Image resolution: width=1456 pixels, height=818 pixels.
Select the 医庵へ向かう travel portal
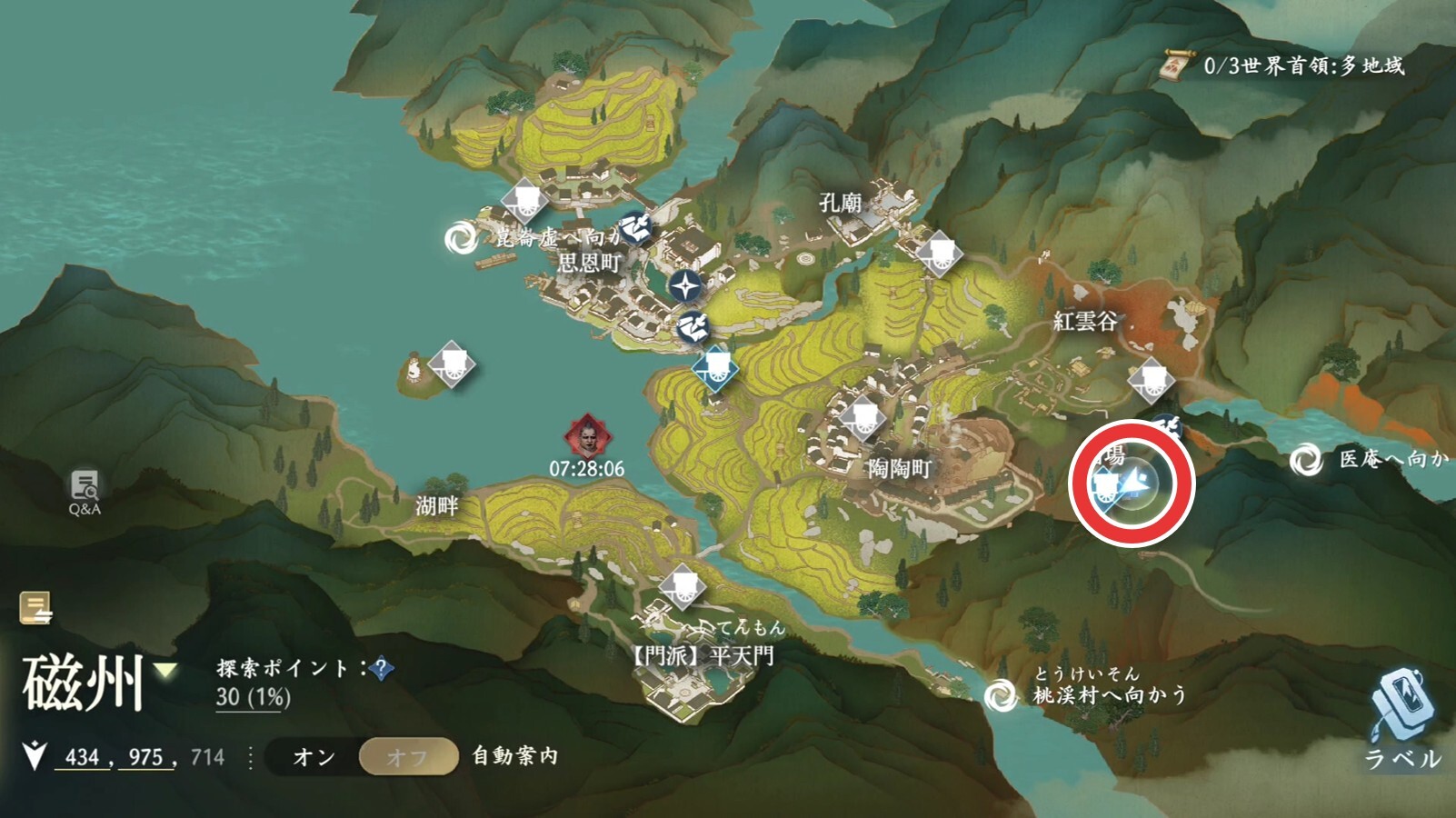(1306, 460)
